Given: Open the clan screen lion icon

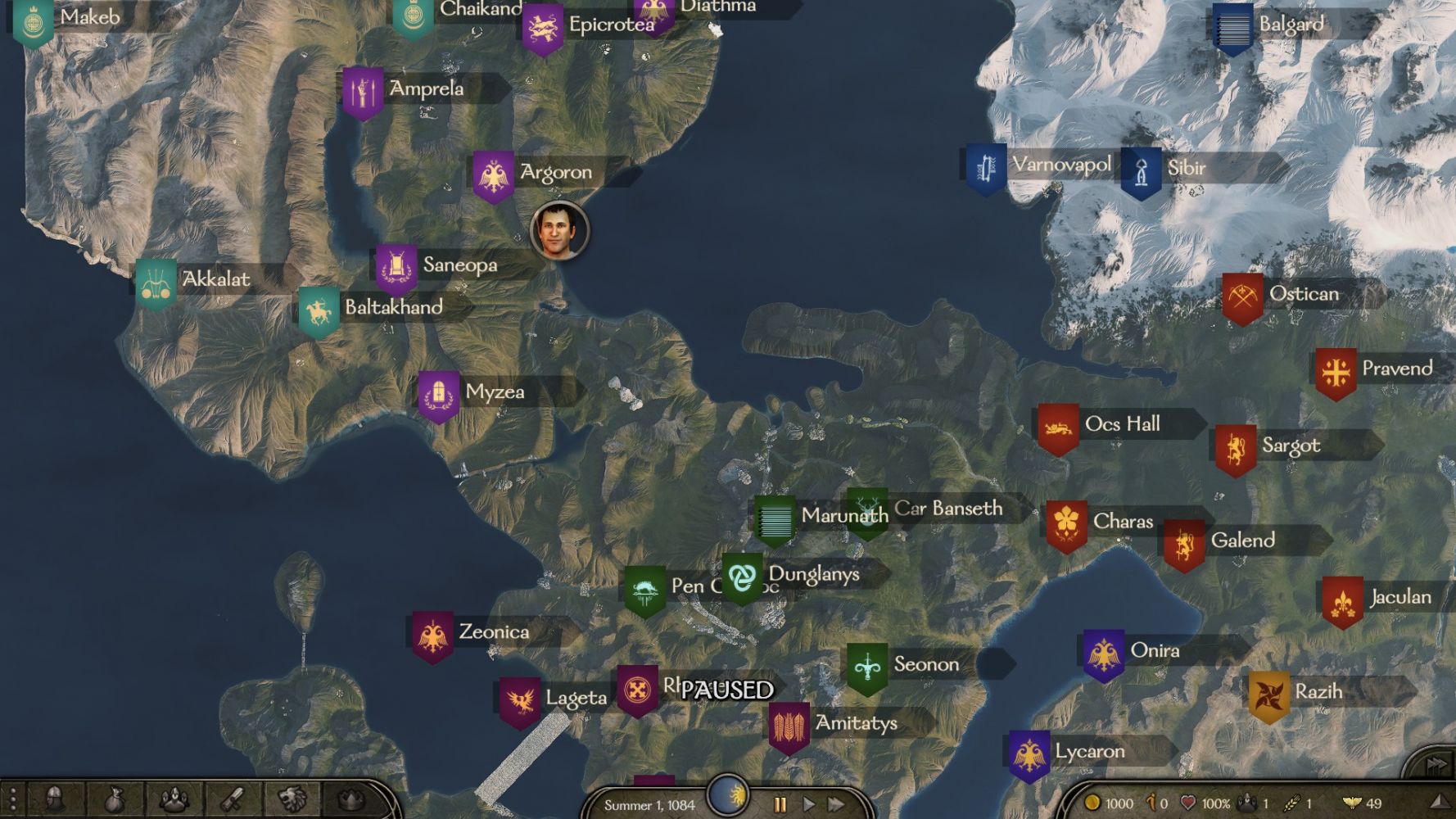Looking at the screenshot, I should coord(292,799).
